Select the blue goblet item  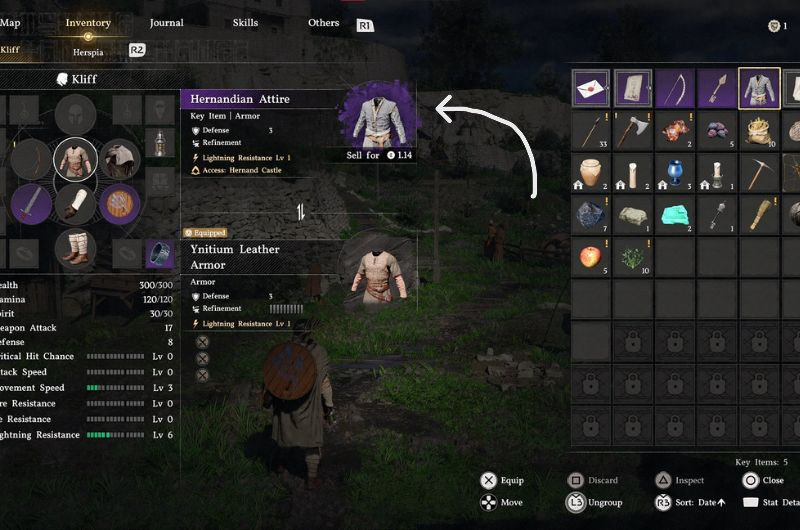tap(675, 172)
